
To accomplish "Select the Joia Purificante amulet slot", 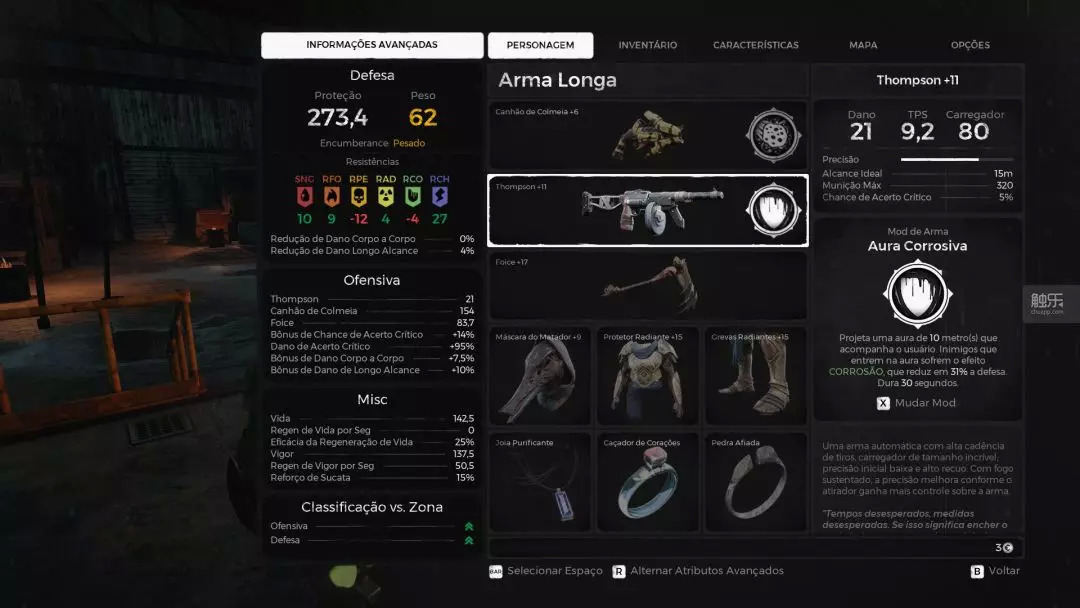I will [540, 482].
